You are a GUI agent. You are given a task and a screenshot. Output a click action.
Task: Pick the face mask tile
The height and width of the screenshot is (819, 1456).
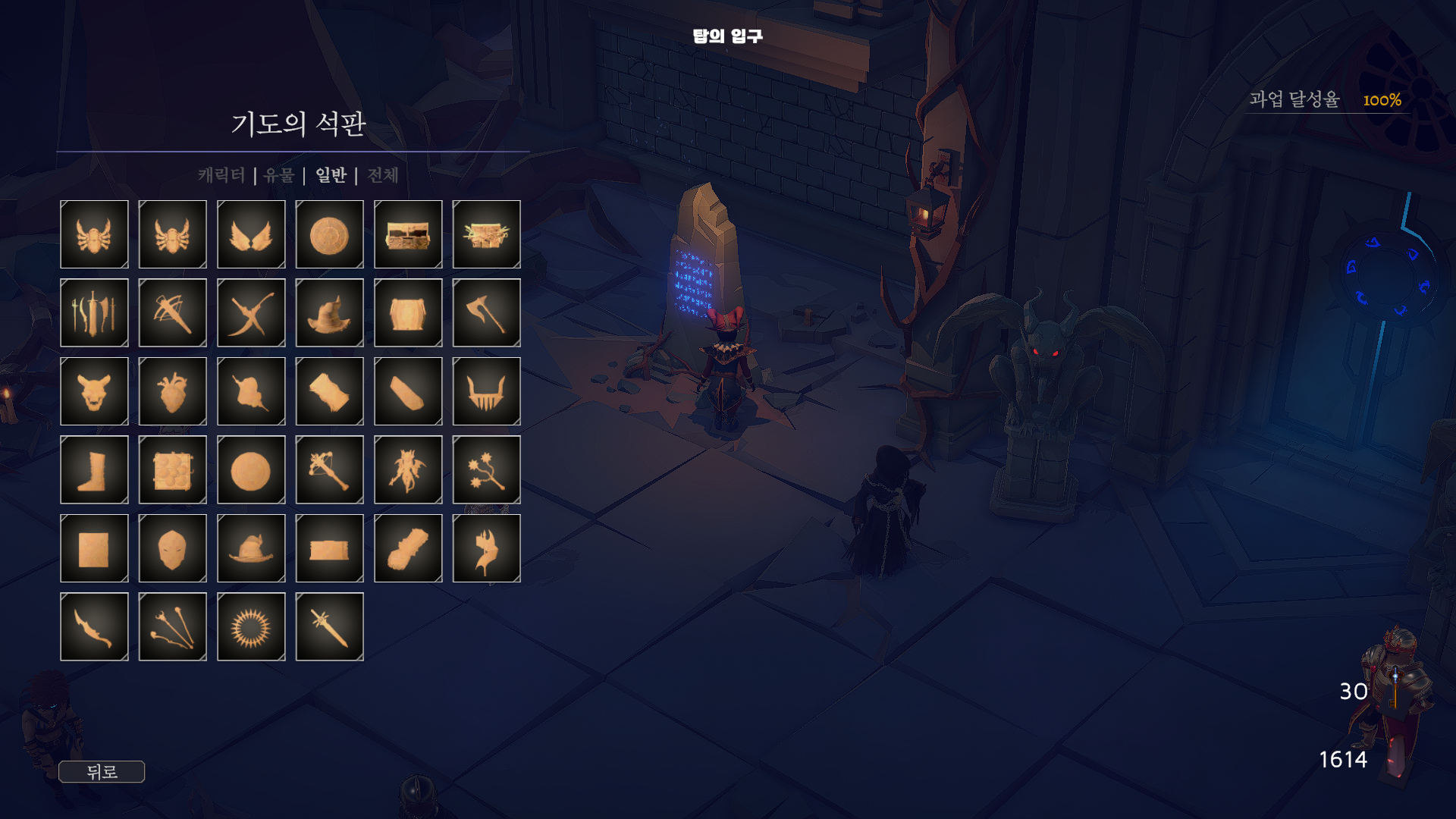[x=172, y=548]
